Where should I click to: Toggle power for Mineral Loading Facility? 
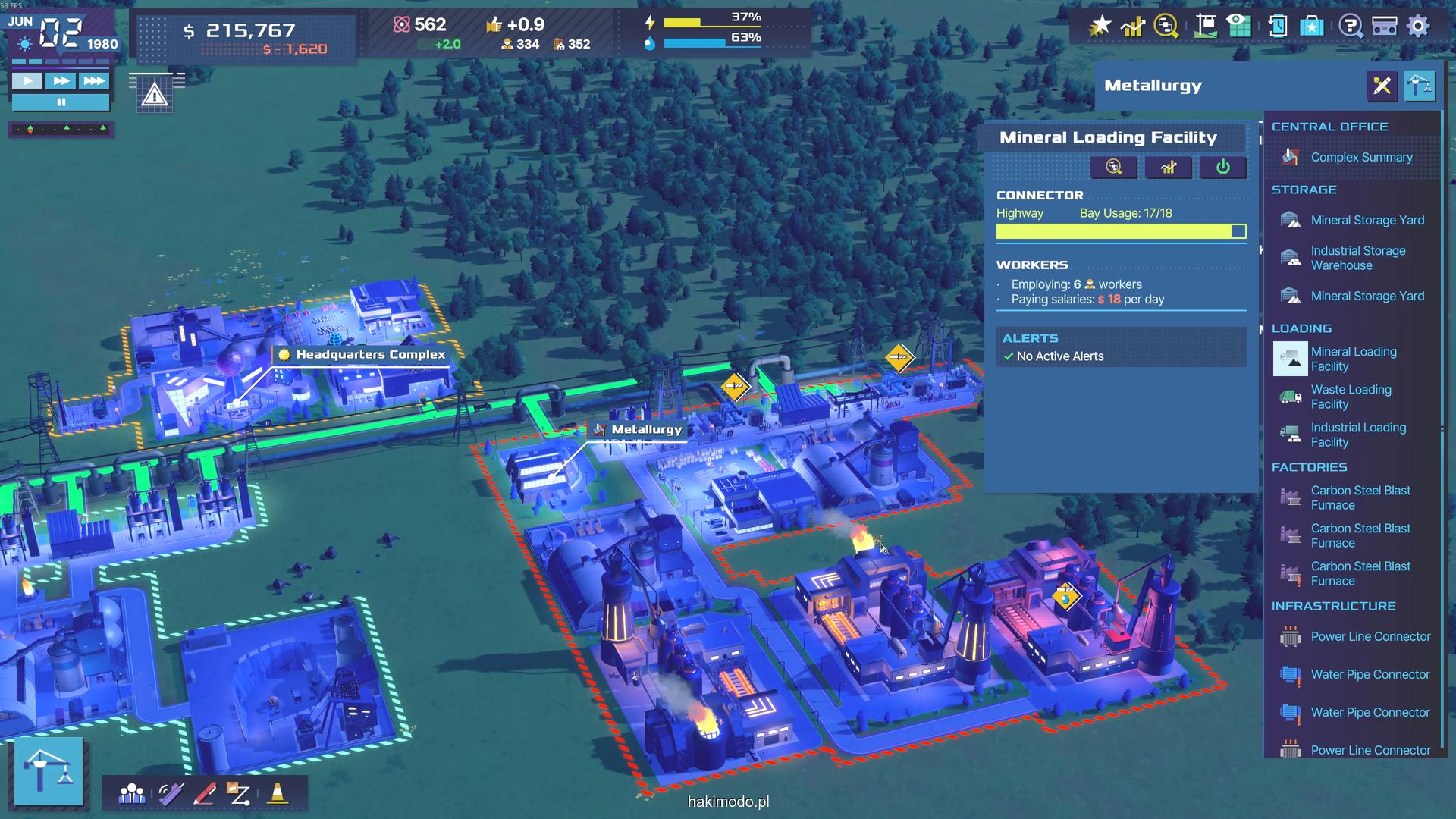click(x=1222, y=168)
